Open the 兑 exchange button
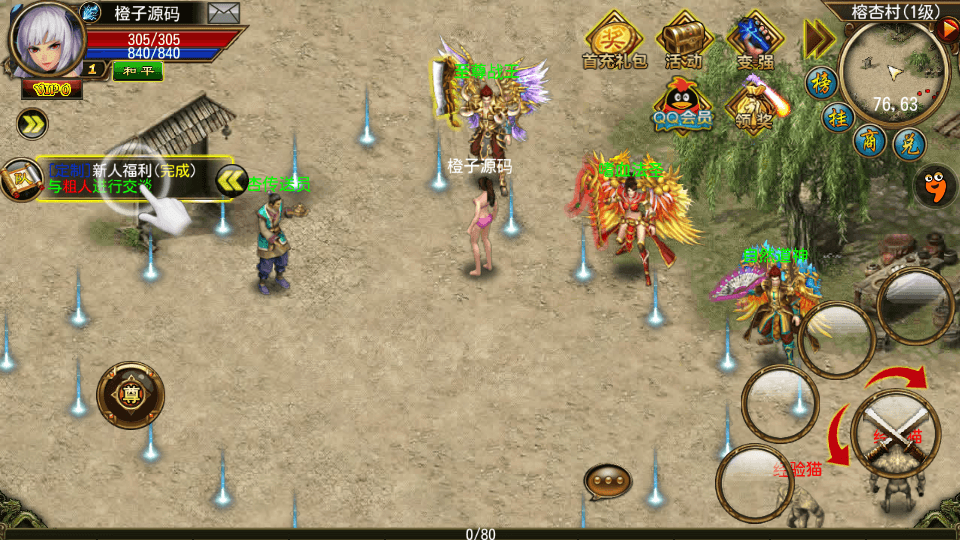This screenshot has height=540, width=960. pyautogui.click(x=908, y=144)
